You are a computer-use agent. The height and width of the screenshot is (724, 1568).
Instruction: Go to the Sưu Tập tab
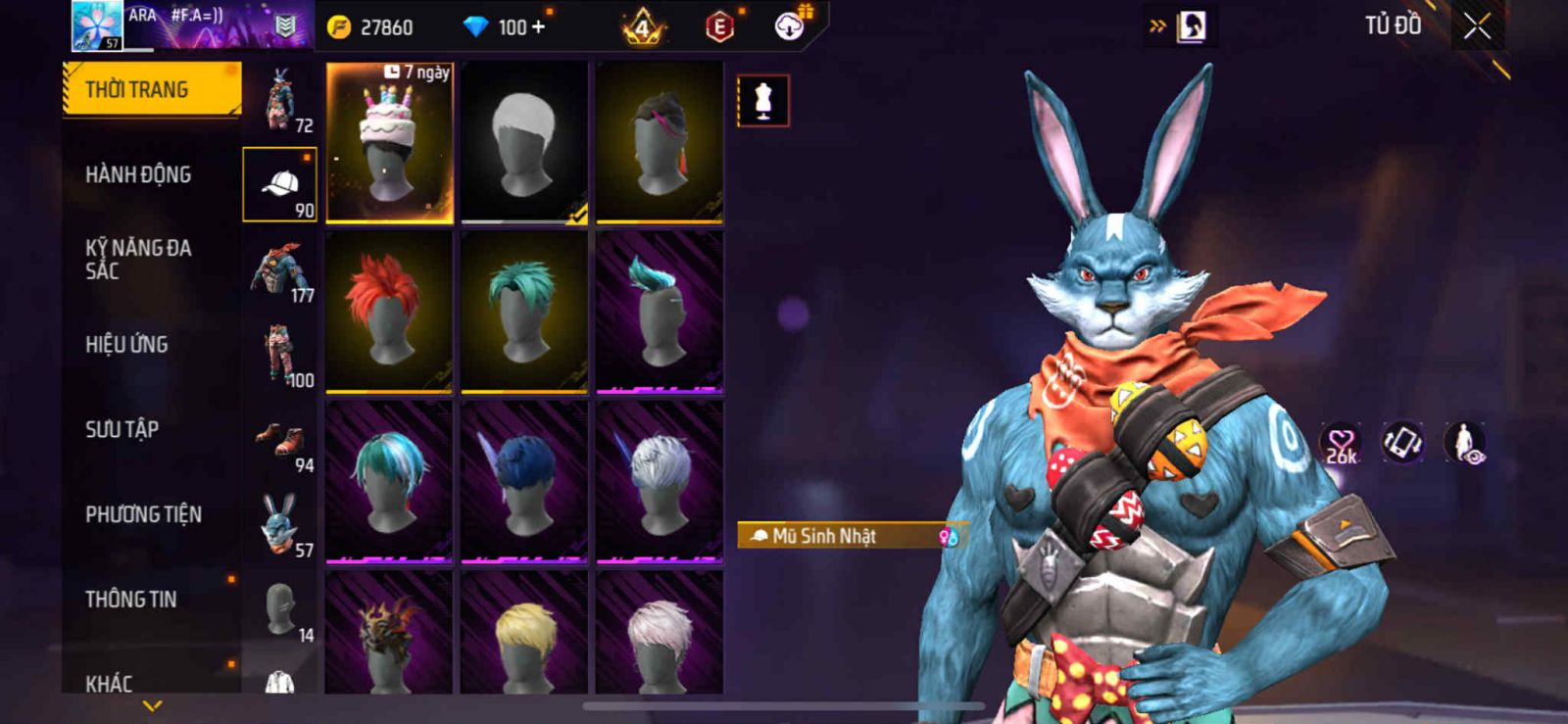(x=122, y=429)
